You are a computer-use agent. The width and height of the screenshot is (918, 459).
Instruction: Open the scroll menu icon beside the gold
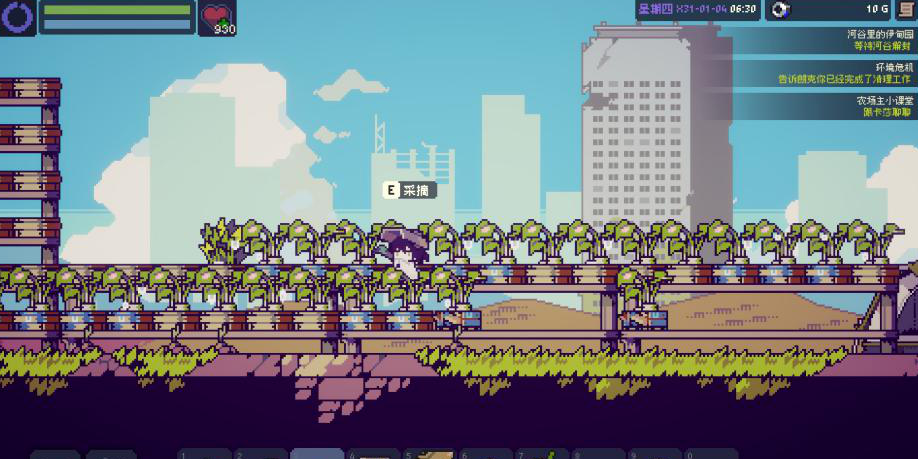(905, 10)
